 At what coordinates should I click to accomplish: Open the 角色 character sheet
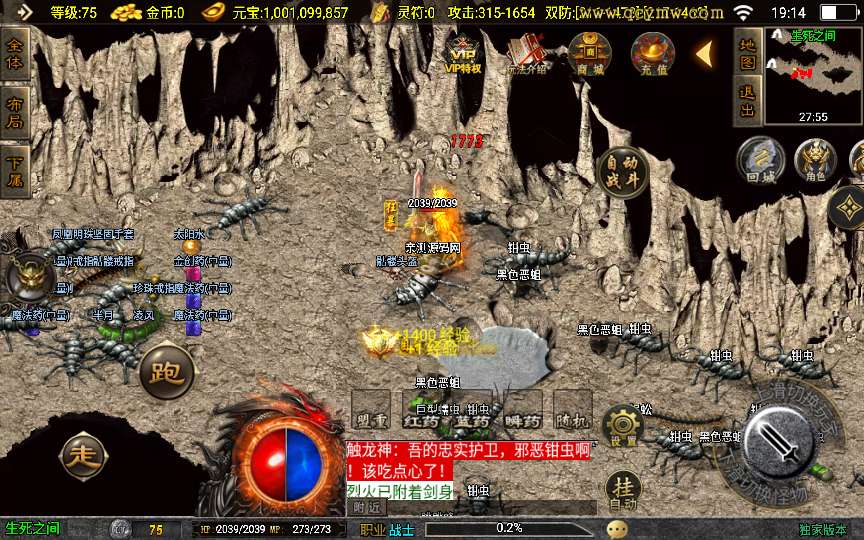click(x=815, y=161)
